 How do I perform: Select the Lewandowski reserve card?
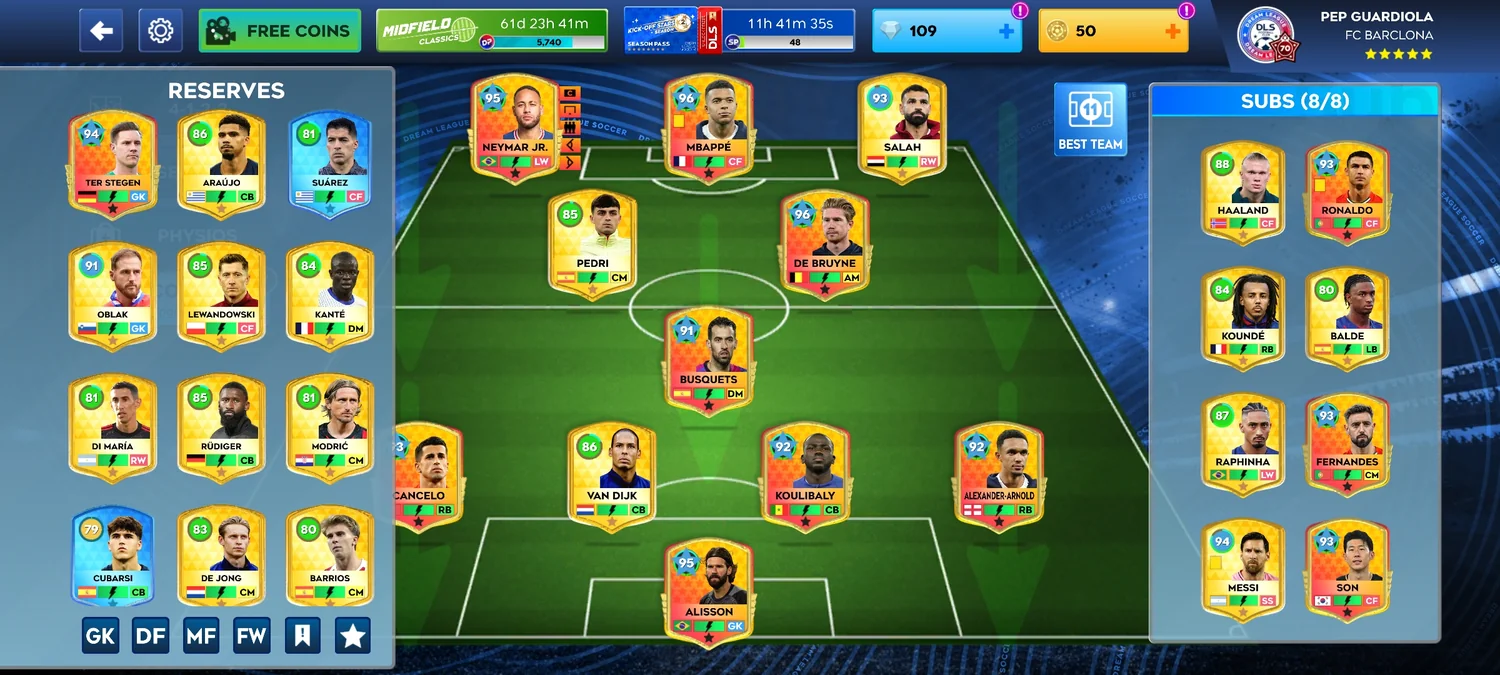(x=221, y=294)
